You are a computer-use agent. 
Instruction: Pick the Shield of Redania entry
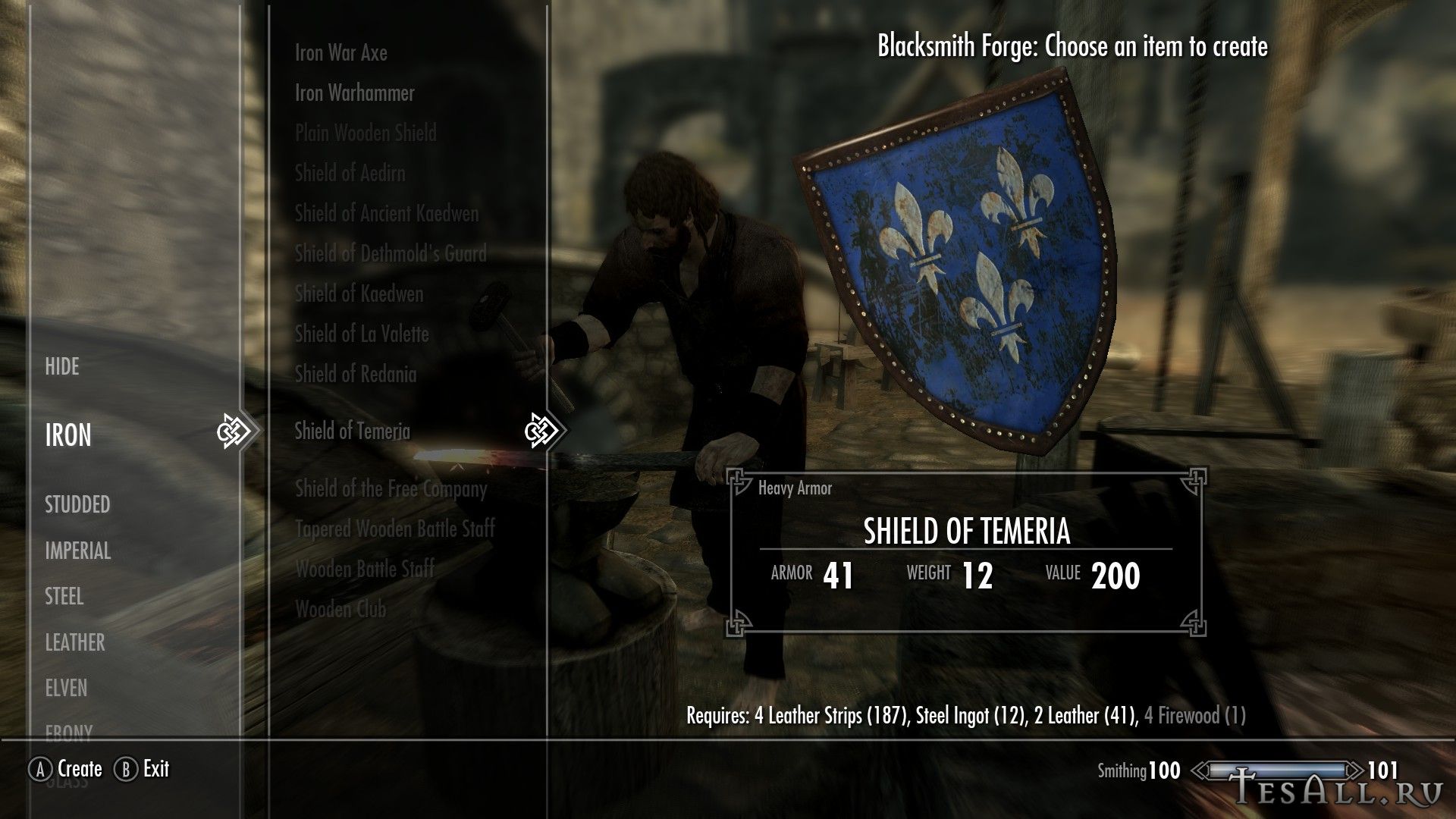(x=355, y=375)
